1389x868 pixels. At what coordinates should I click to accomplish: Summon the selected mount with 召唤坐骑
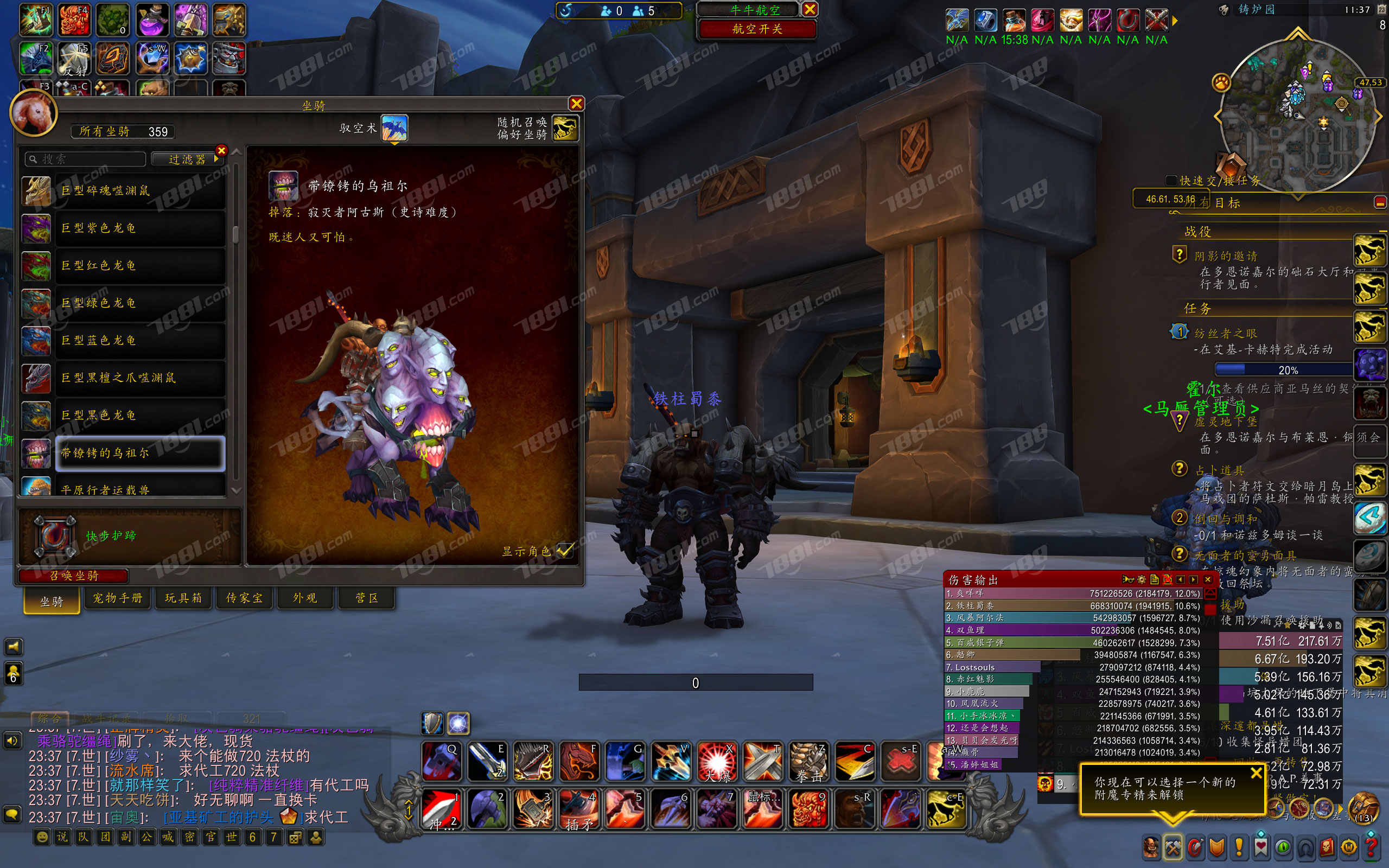(x=73, y=575)
